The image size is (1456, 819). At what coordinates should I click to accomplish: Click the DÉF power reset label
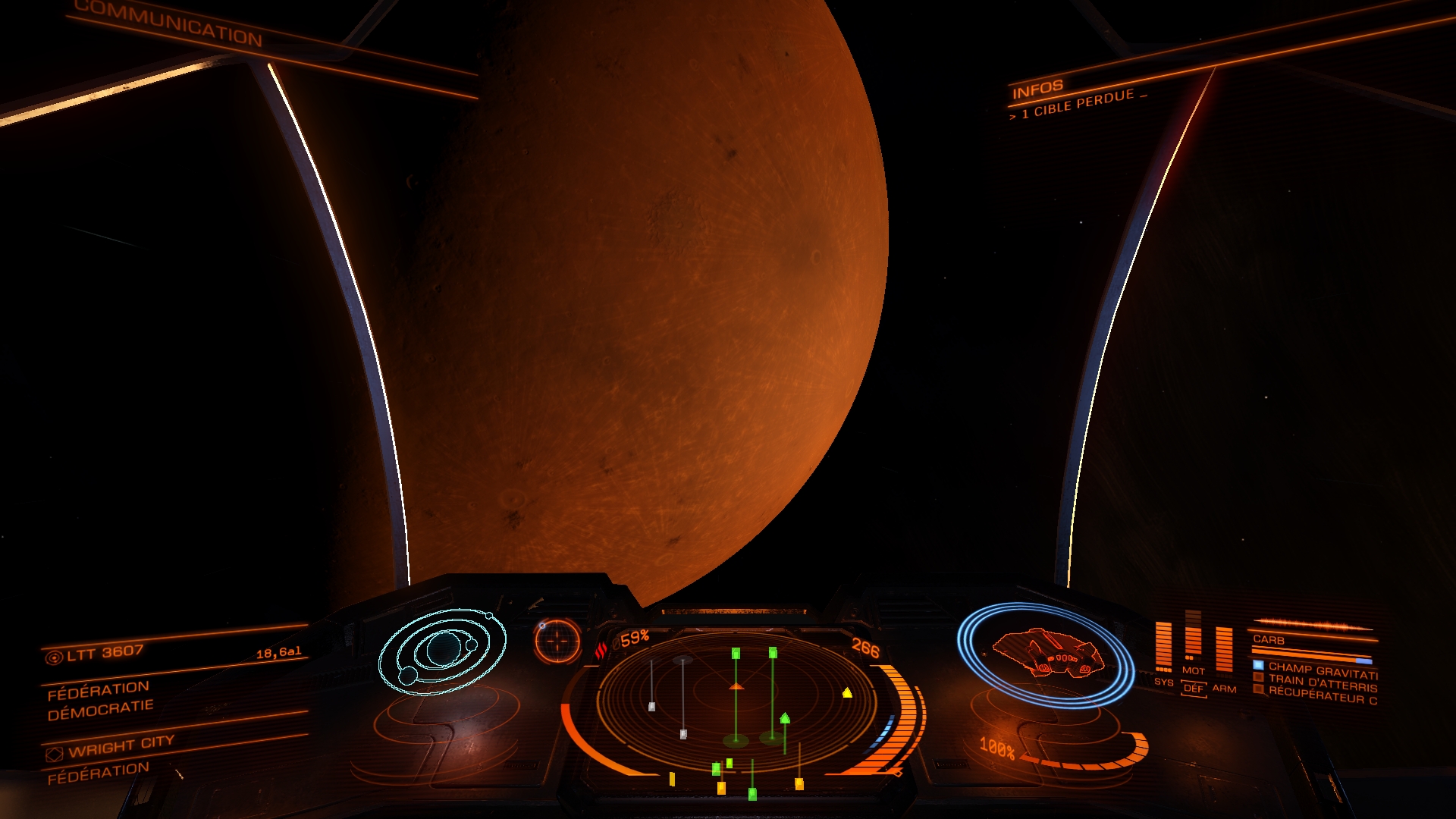tap(1194, 689)
